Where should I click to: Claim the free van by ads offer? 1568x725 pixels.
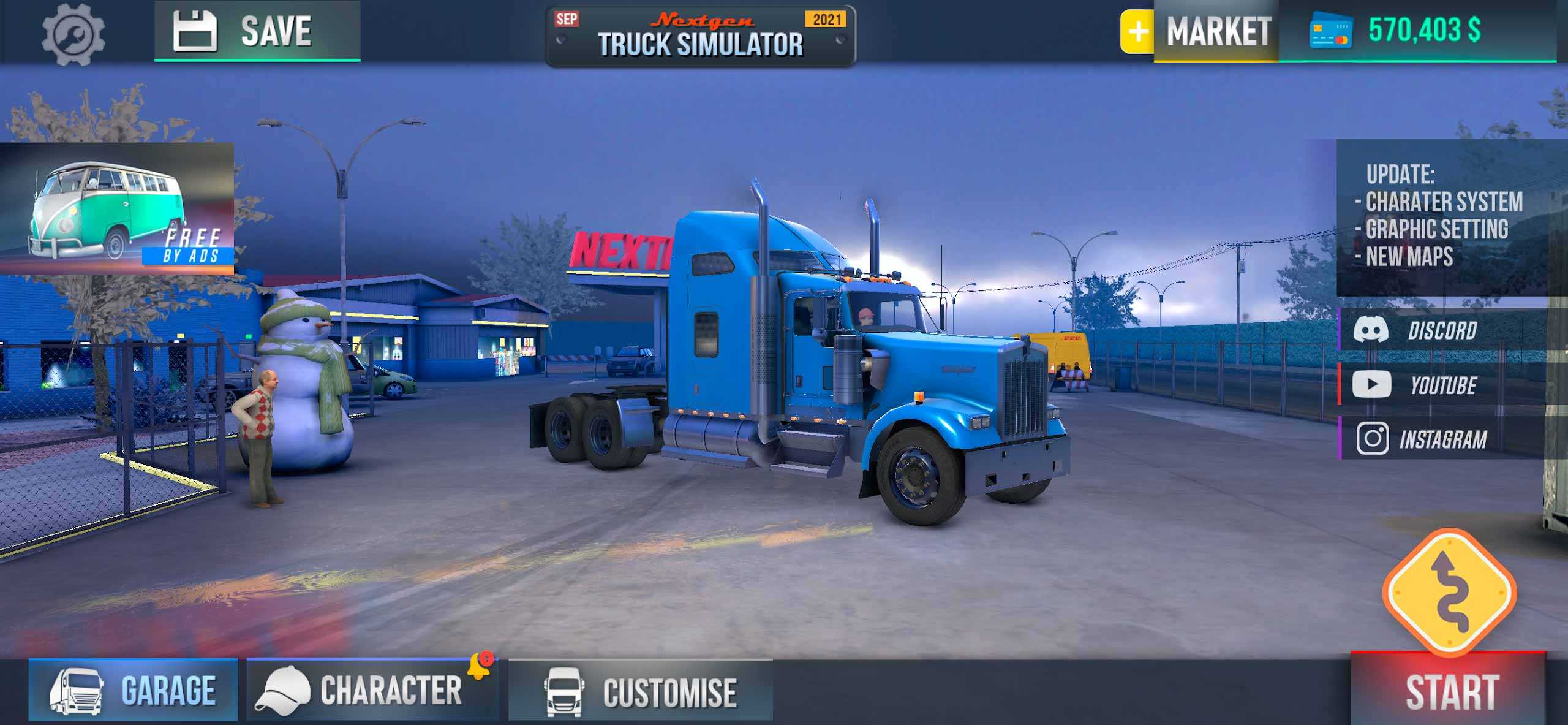117,208
